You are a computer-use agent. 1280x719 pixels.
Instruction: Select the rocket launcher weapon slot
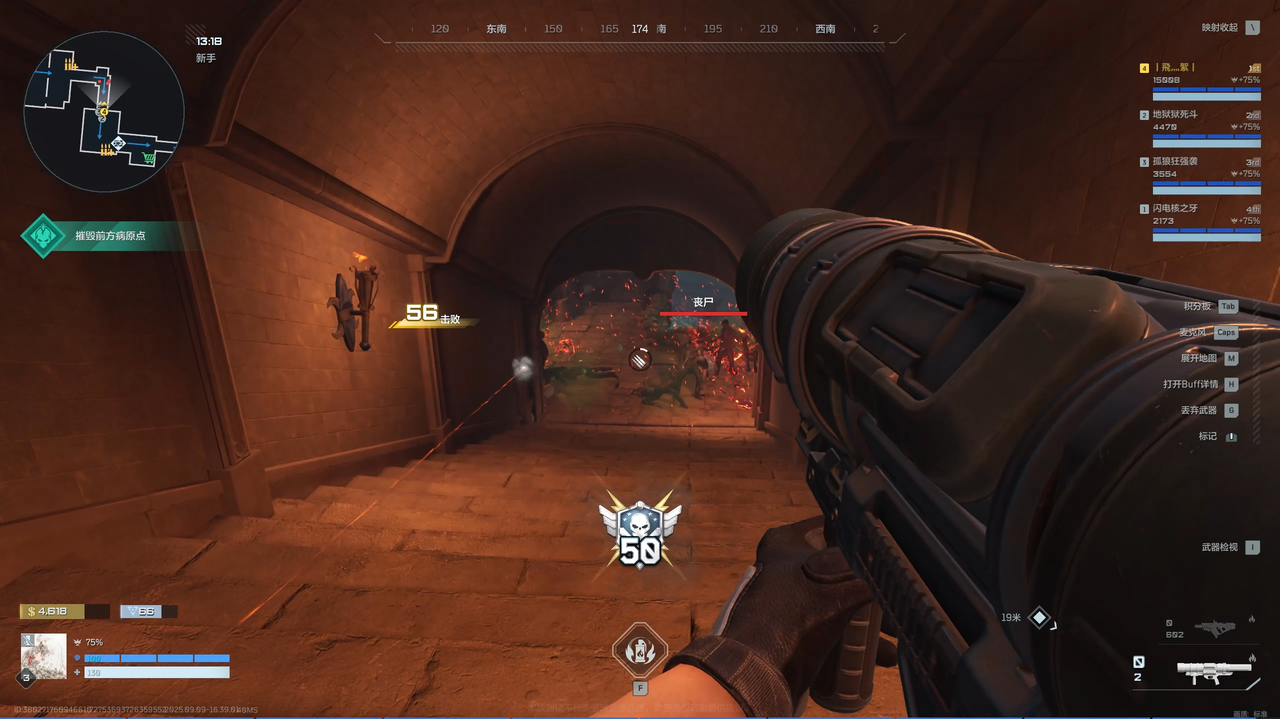pos(1214,671)
